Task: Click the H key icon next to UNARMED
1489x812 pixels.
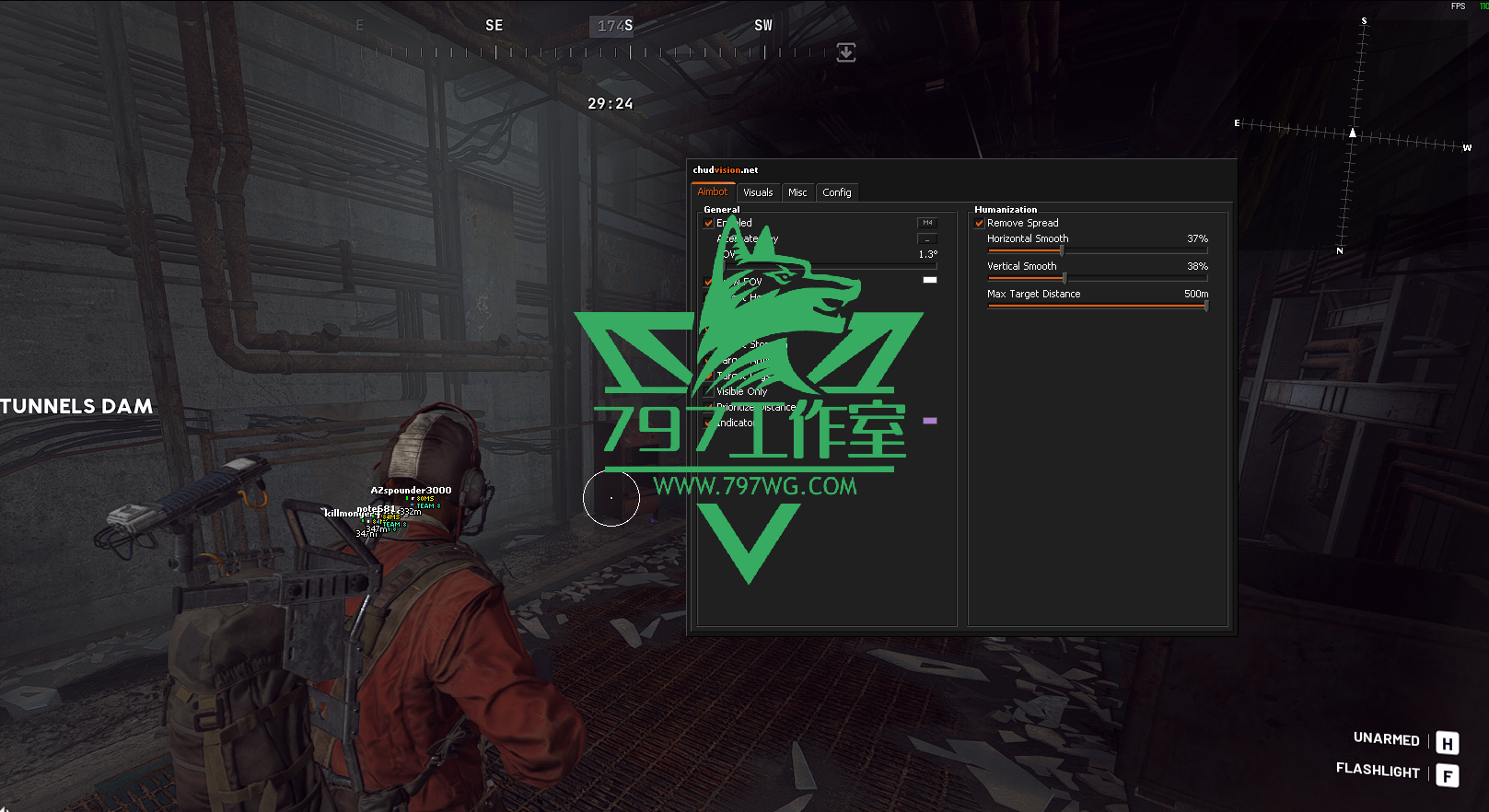Action: click(x=1446, y=741)
